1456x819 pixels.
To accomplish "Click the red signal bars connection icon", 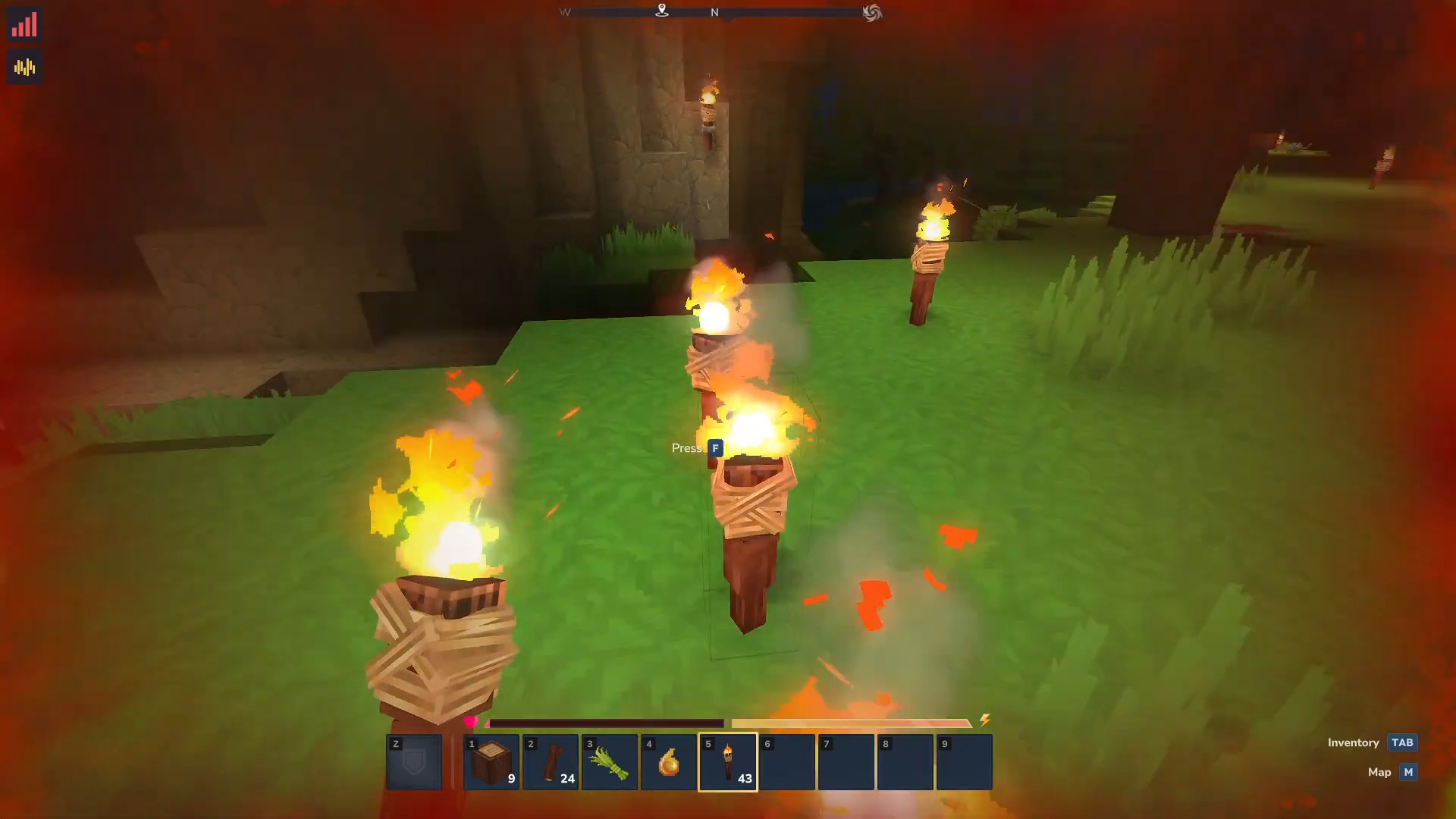I will pos(24,25).
